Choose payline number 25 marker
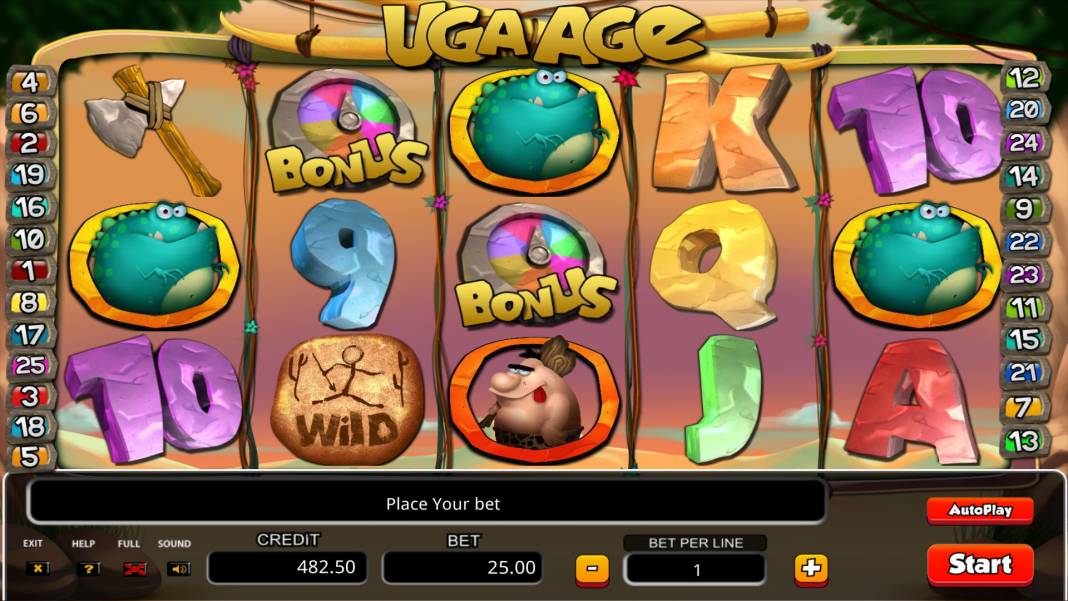1068x601 pixels. click(x=29, y=366)
